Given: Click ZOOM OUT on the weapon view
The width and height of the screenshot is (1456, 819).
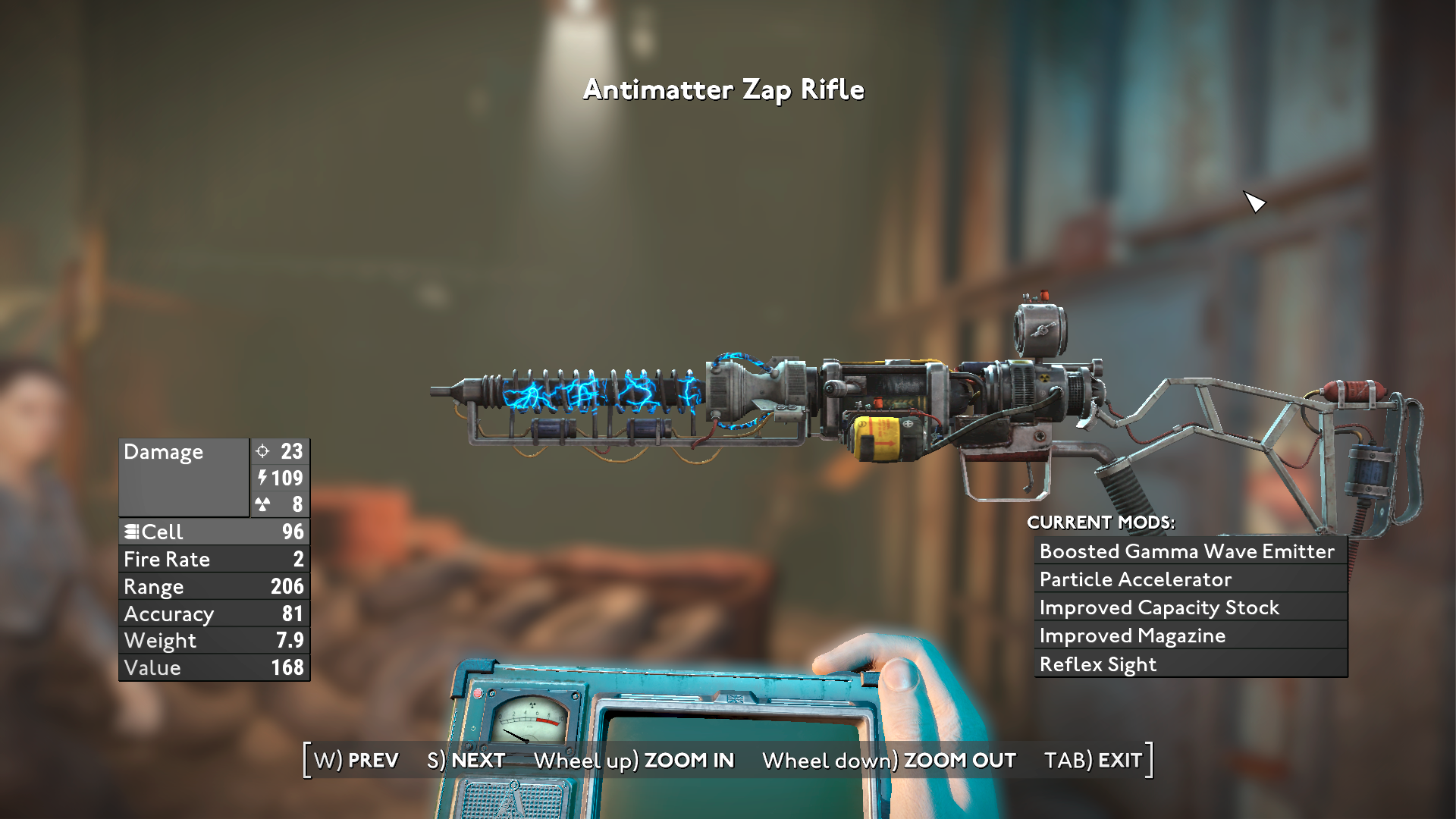Looking at the screenshot, I should (x=889, y=760).
